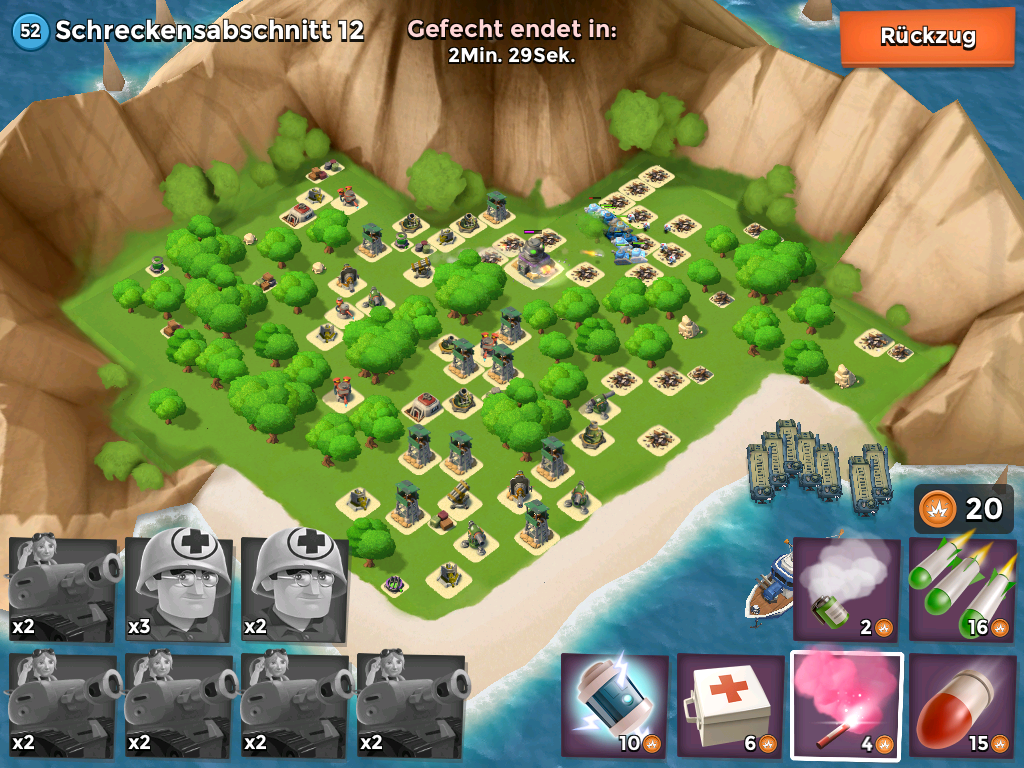The width and height of the screenshot is (1024, 768).
Task: Activate the shock bomb ability costing 10
Action: [614, 704]
